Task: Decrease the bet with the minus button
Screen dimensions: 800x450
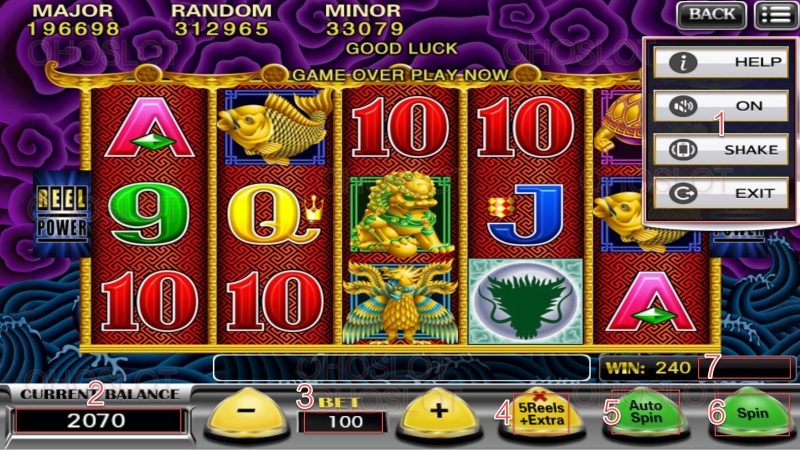Action: point(245,413)
